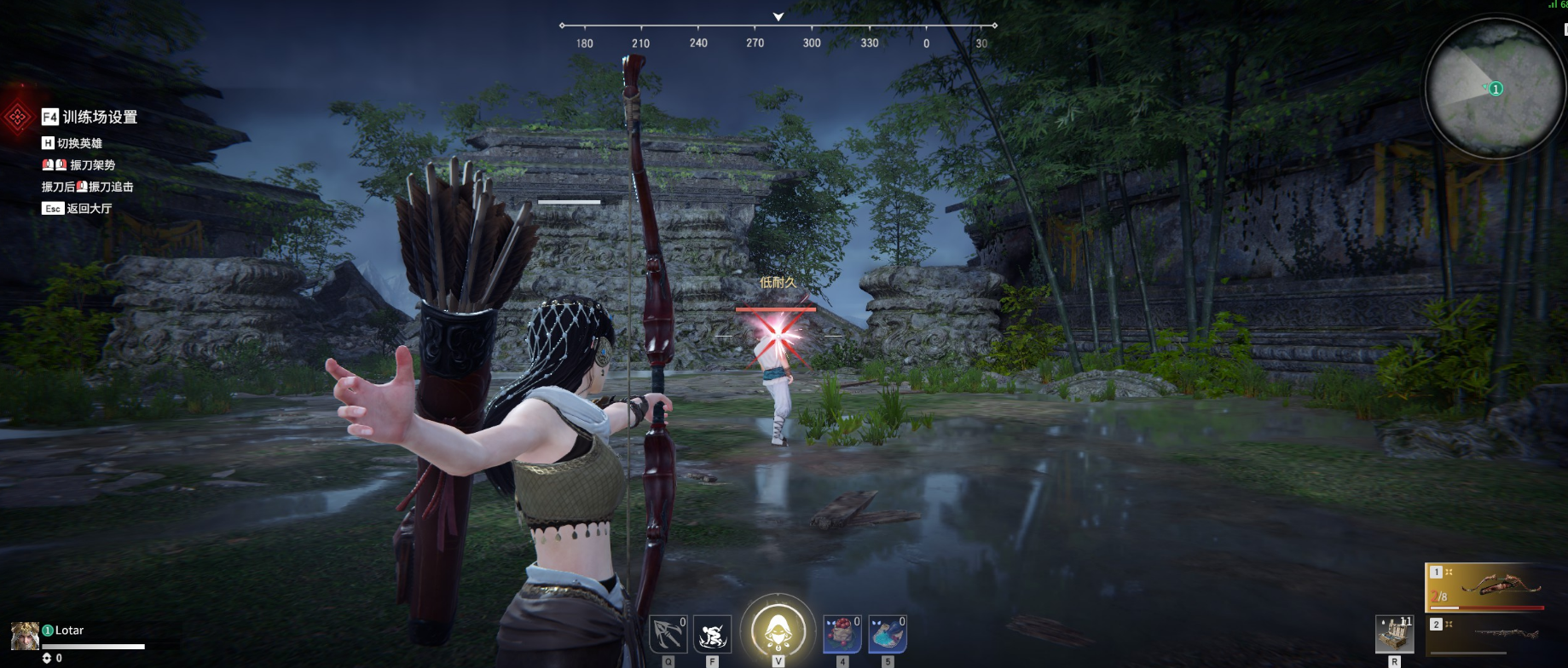Open the circular minimap
Viewport: 1568px width, 668px height.
[x=1495, y=87]
